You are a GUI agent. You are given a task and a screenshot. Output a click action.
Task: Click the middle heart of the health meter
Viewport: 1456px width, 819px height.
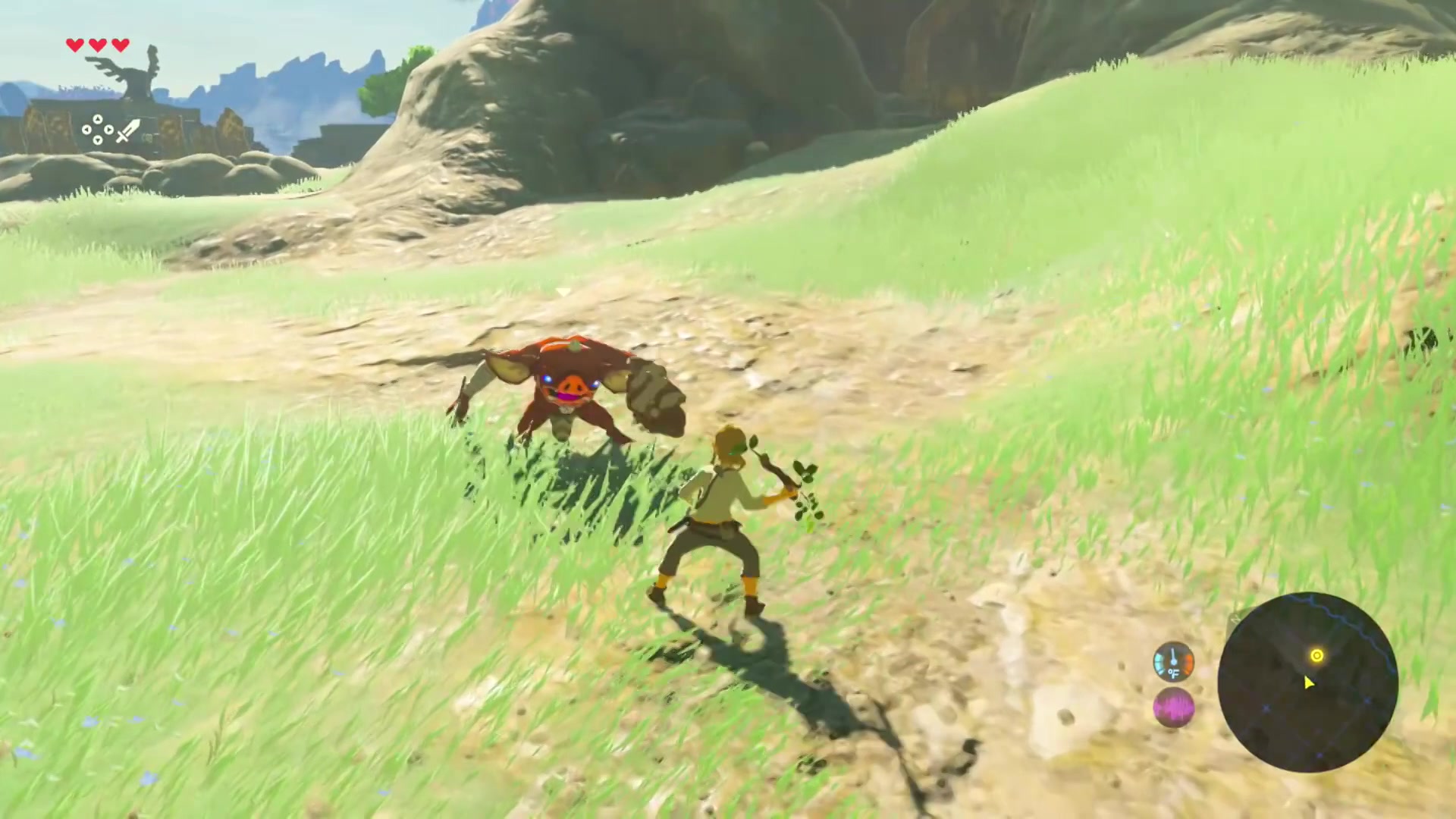(x=97, y=45)
